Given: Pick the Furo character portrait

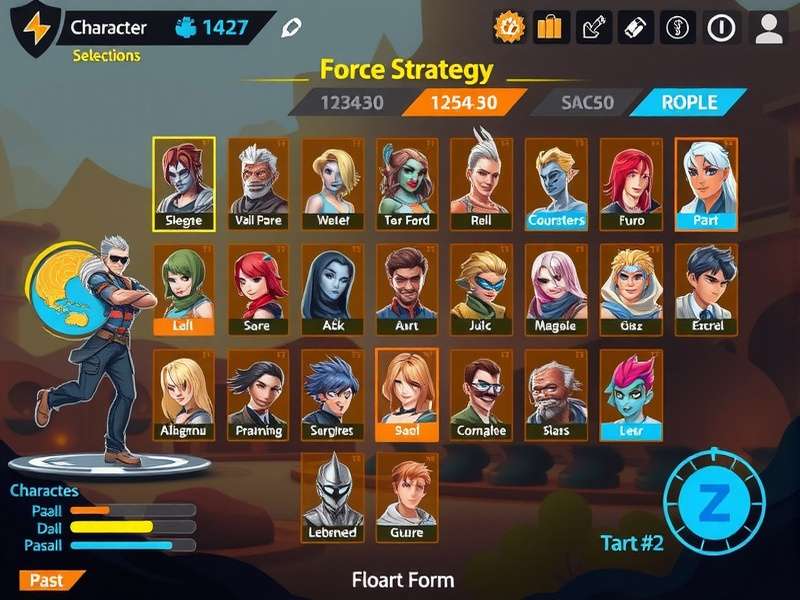Looking at the screenshot, I should click(630, 184).
